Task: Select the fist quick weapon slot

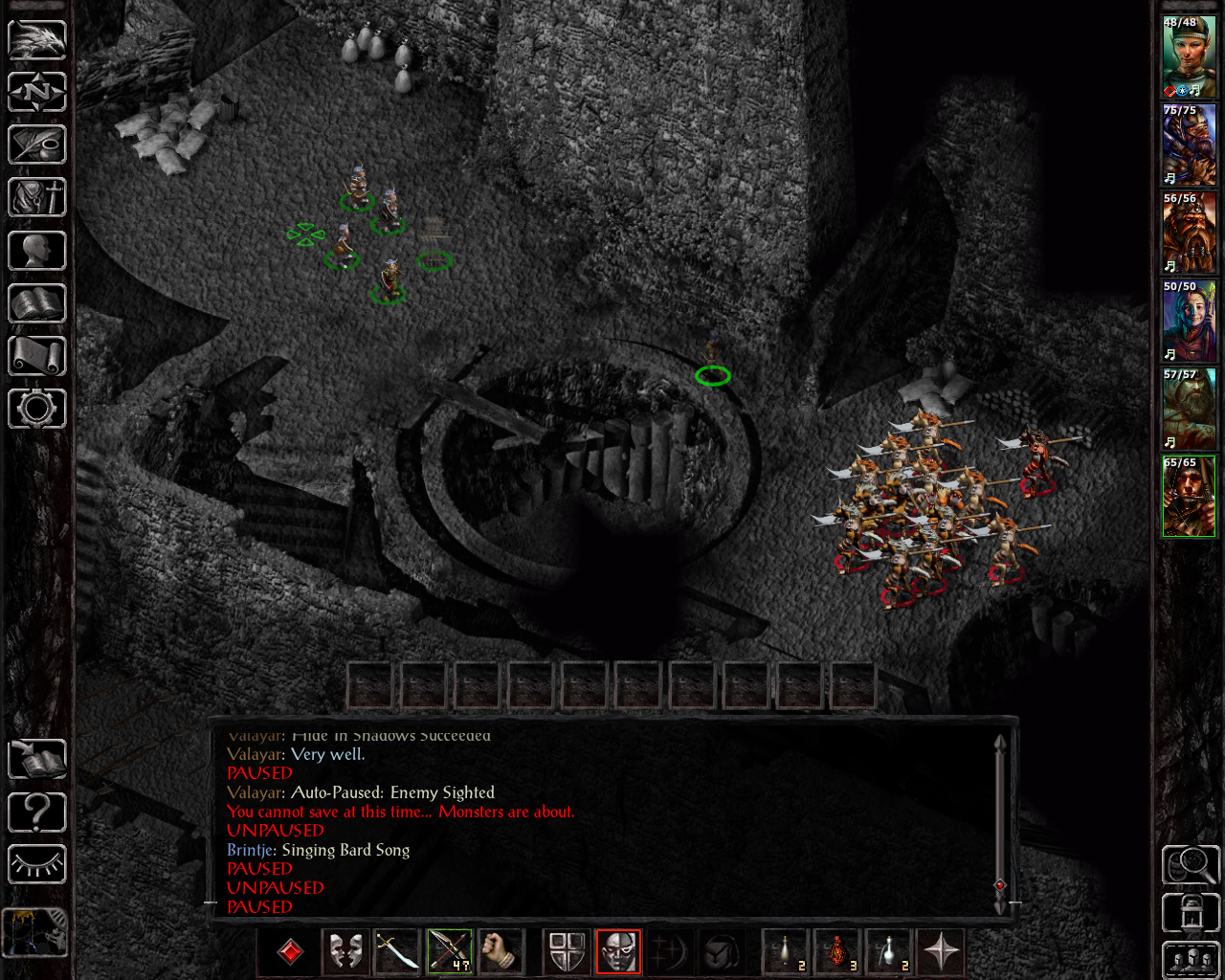Action: [x=501, y=952]
